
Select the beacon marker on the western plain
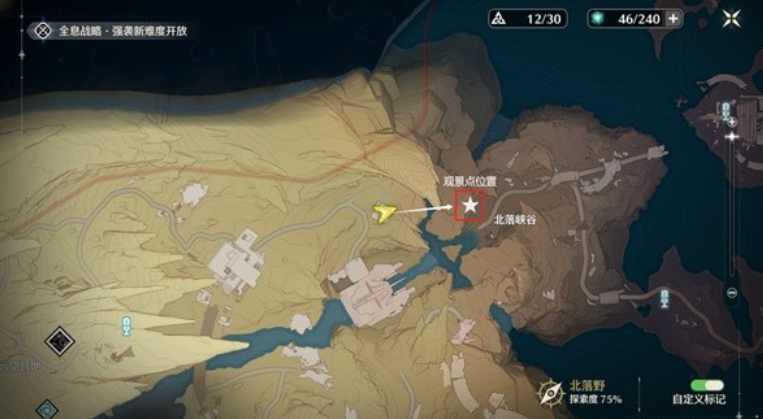(126, 324)
